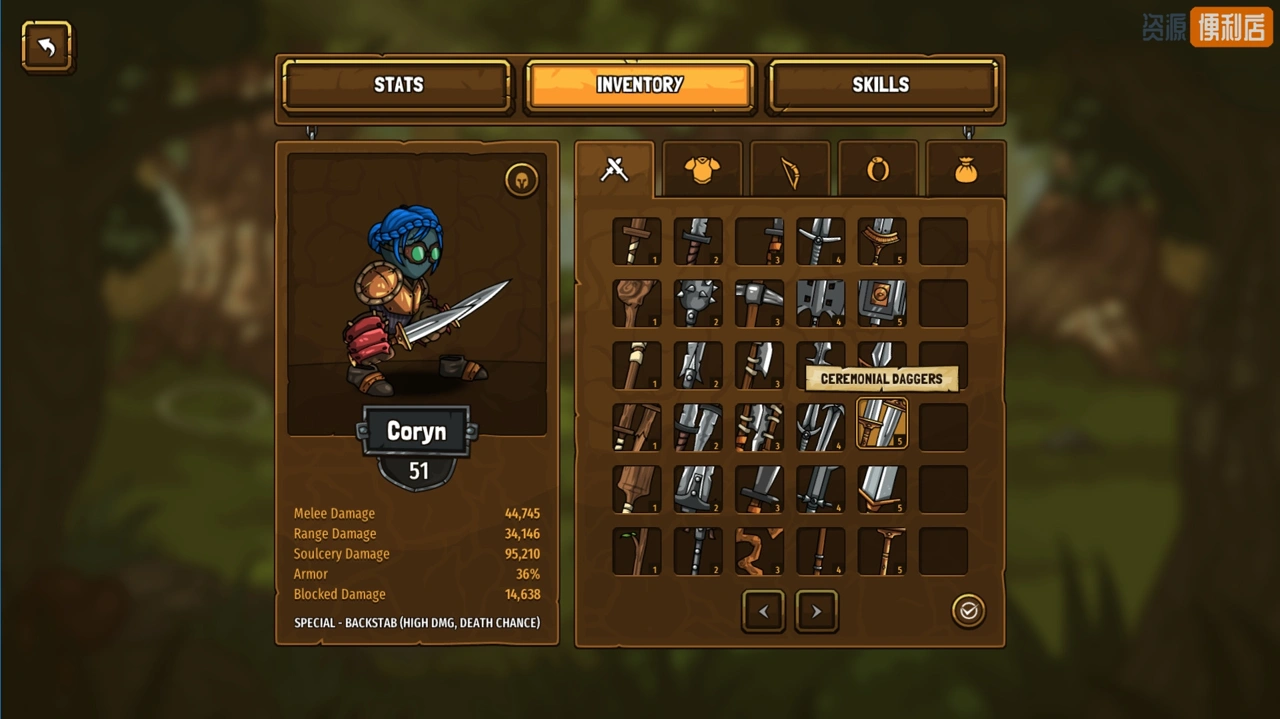Select the crossed swords weapons category
This screenshot has width=1280, height=719.
point(614,170)
